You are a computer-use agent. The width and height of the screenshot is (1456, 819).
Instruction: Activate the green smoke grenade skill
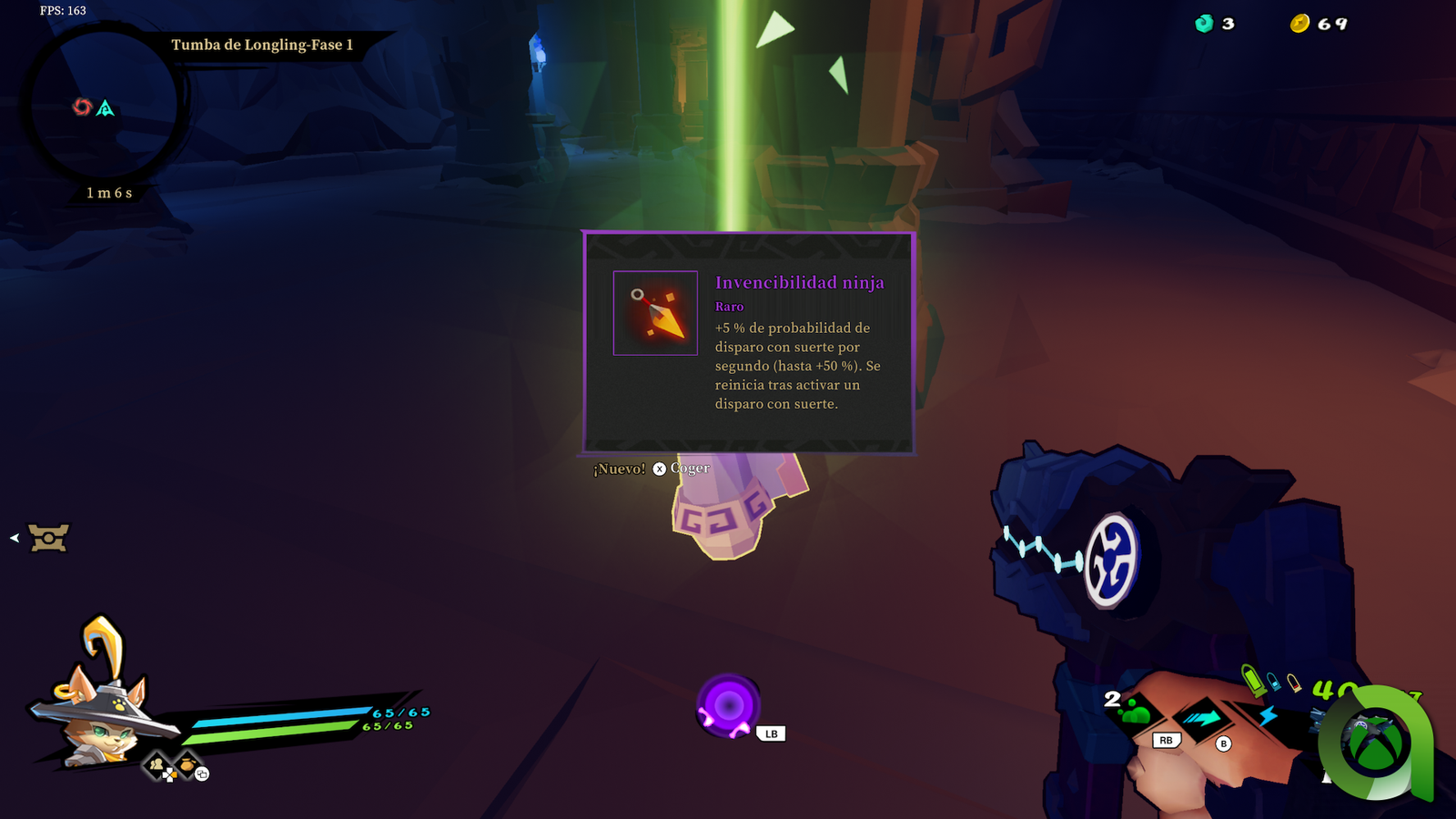(1137, 713)
